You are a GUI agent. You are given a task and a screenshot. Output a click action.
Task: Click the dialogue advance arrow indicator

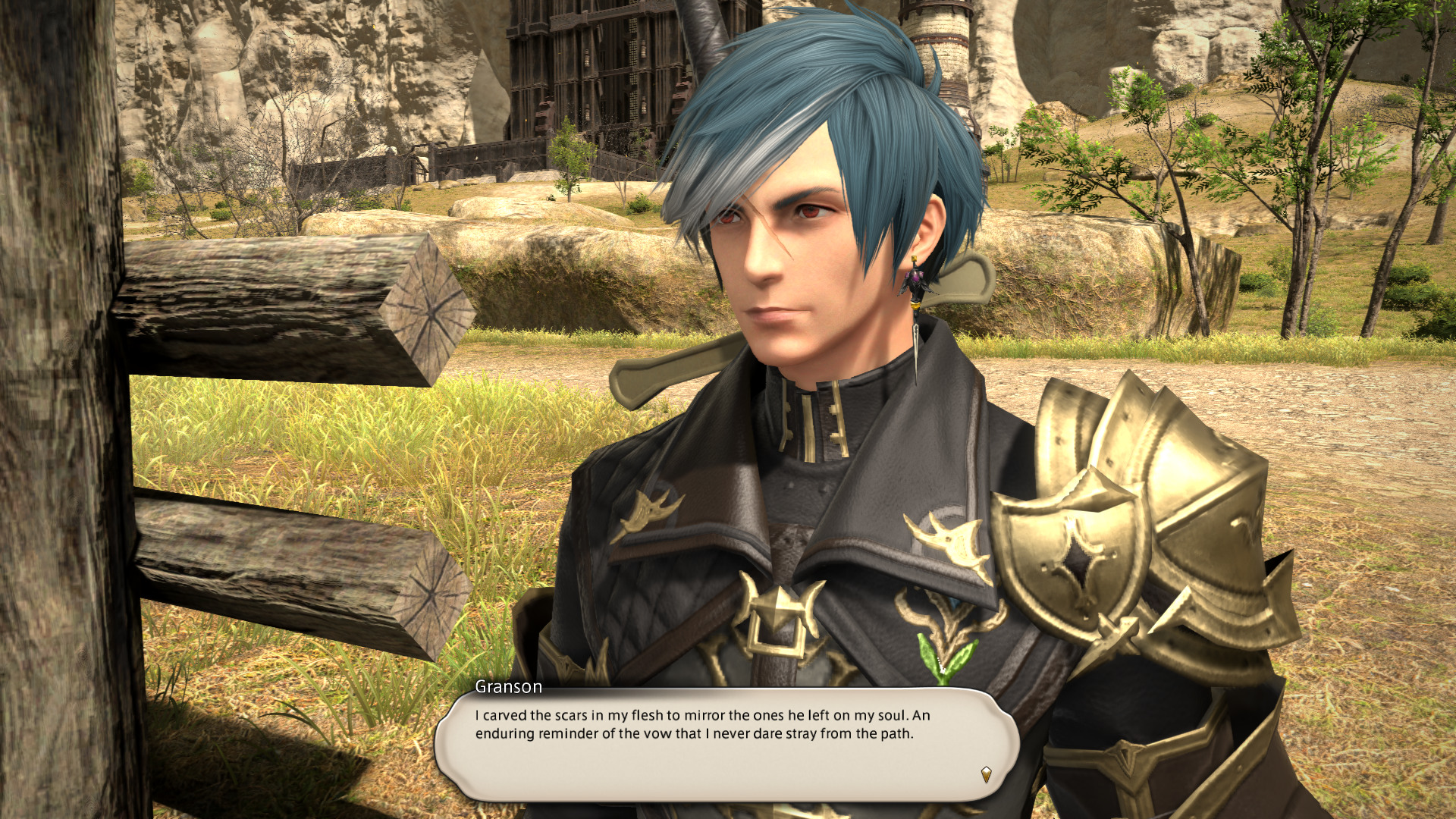[x=986, y=774]
